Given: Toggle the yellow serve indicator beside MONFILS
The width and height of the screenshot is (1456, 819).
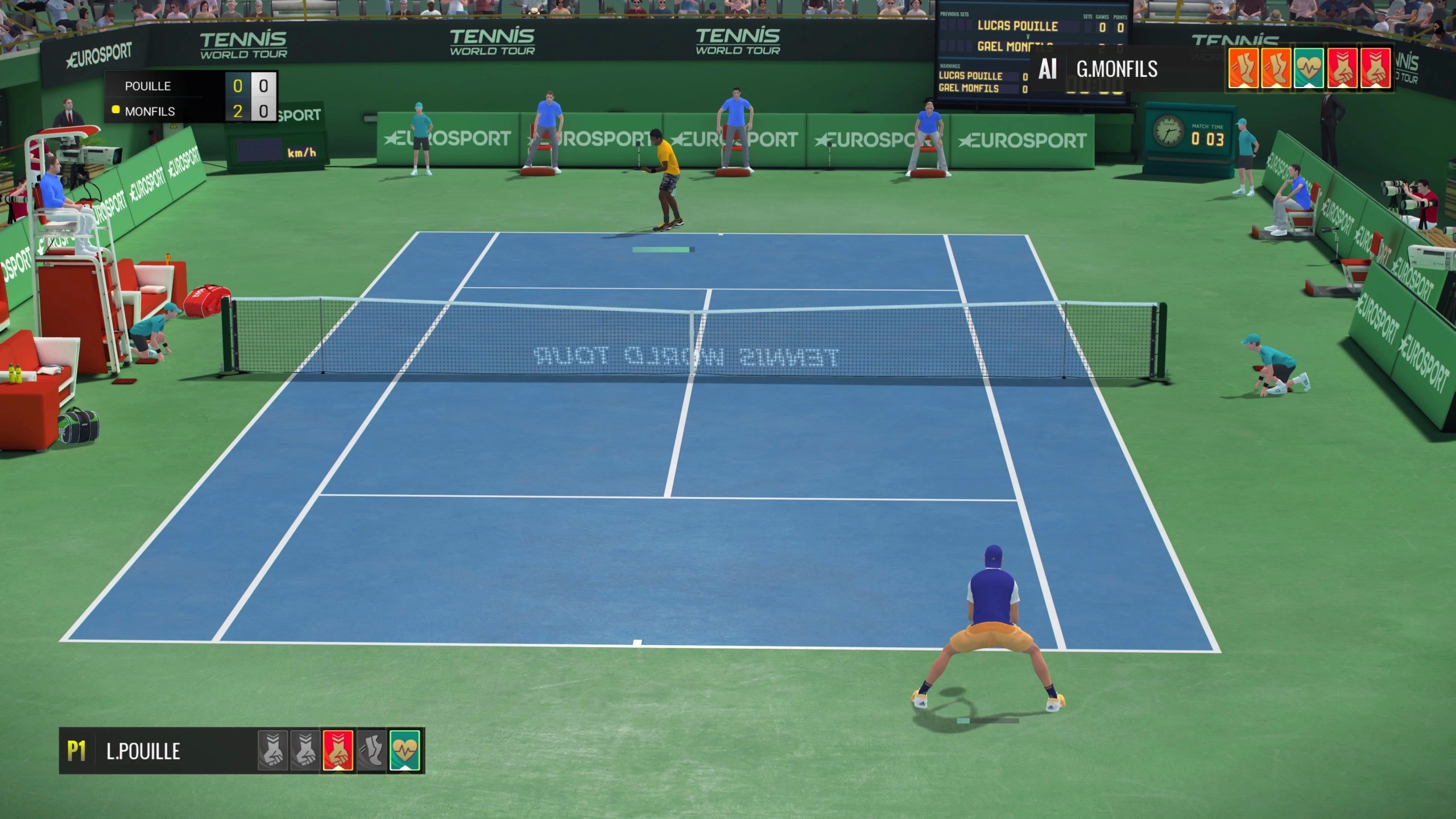Looking at the screenshot, I should click(x=115, y=111).
